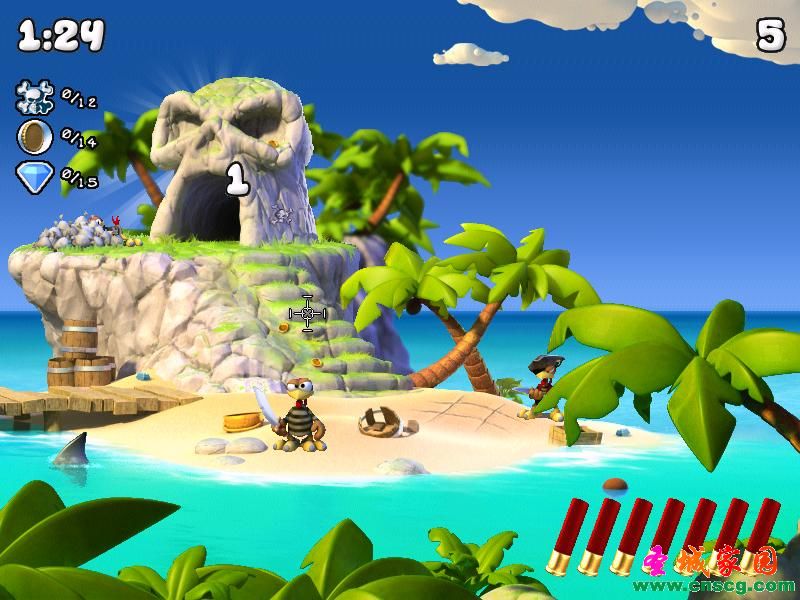Select the gold coin tracker icon

34,137
